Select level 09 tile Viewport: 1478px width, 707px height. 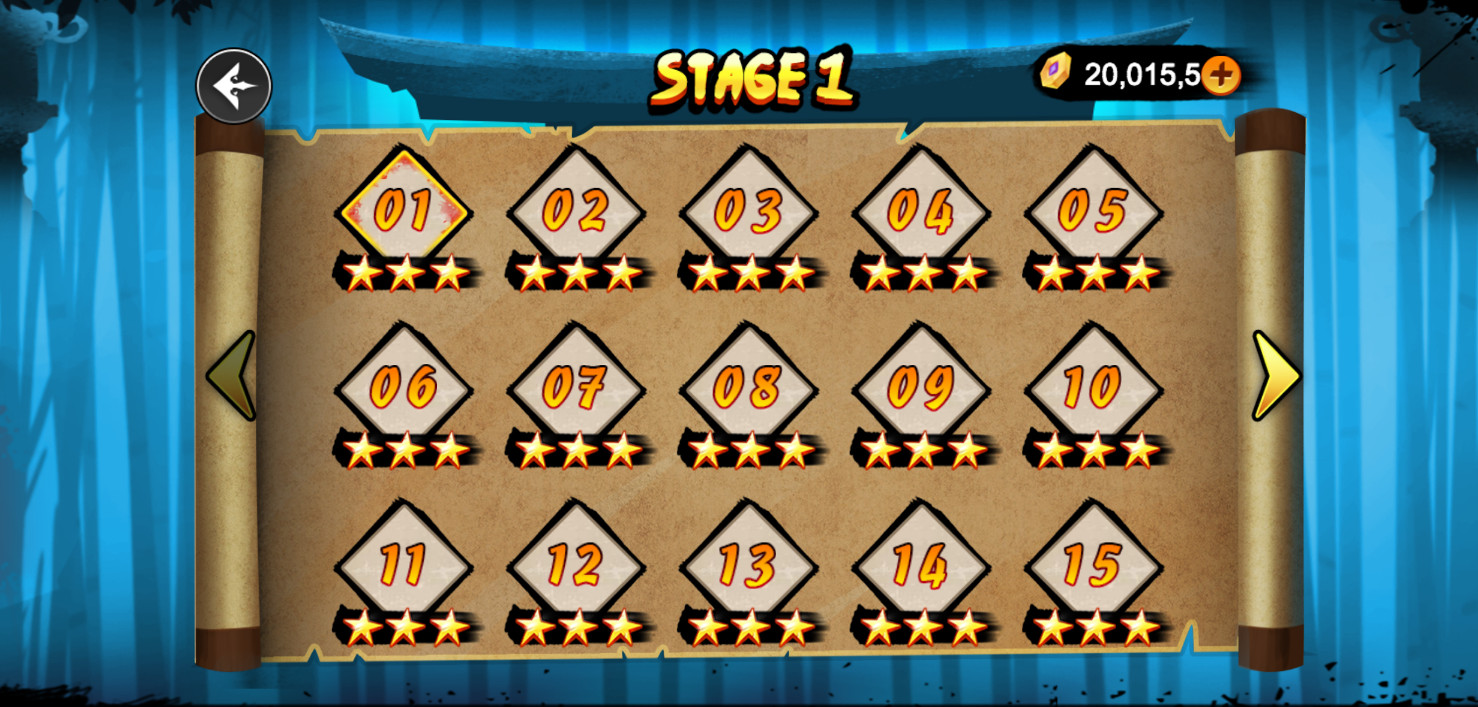[920, 386]
